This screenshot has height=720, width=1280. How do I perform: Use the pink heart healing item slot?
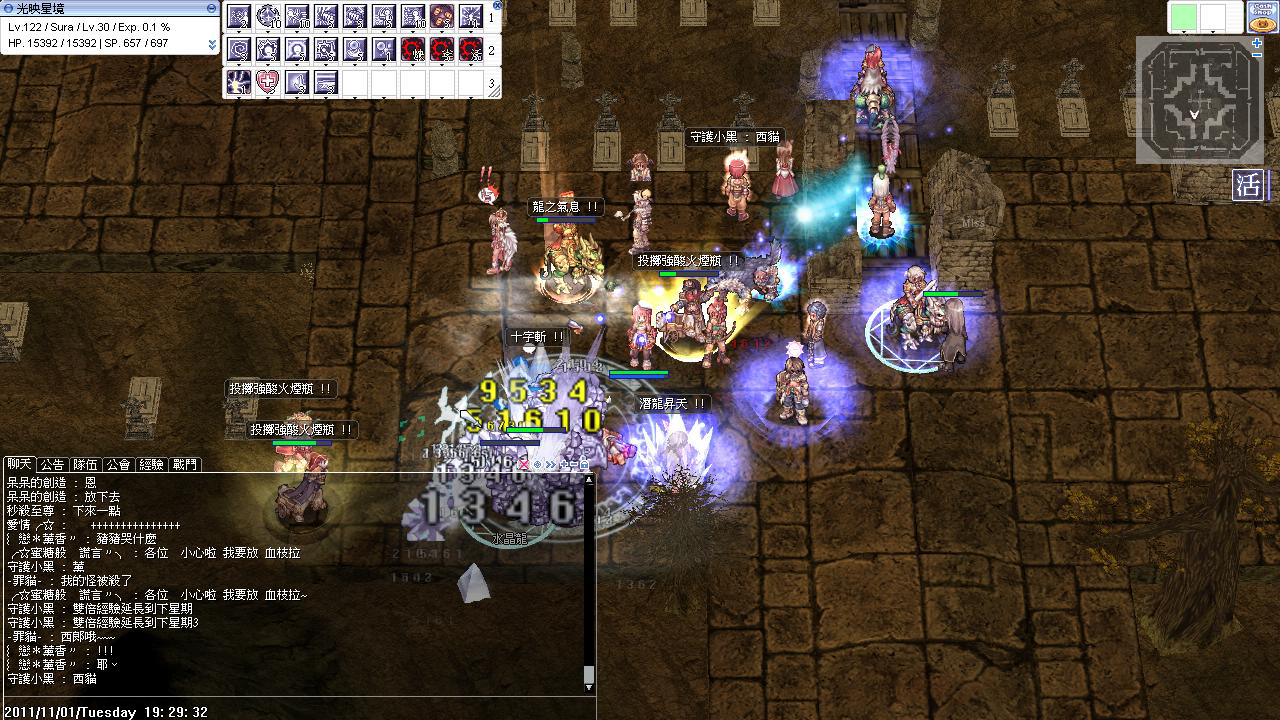click(267, 82)
